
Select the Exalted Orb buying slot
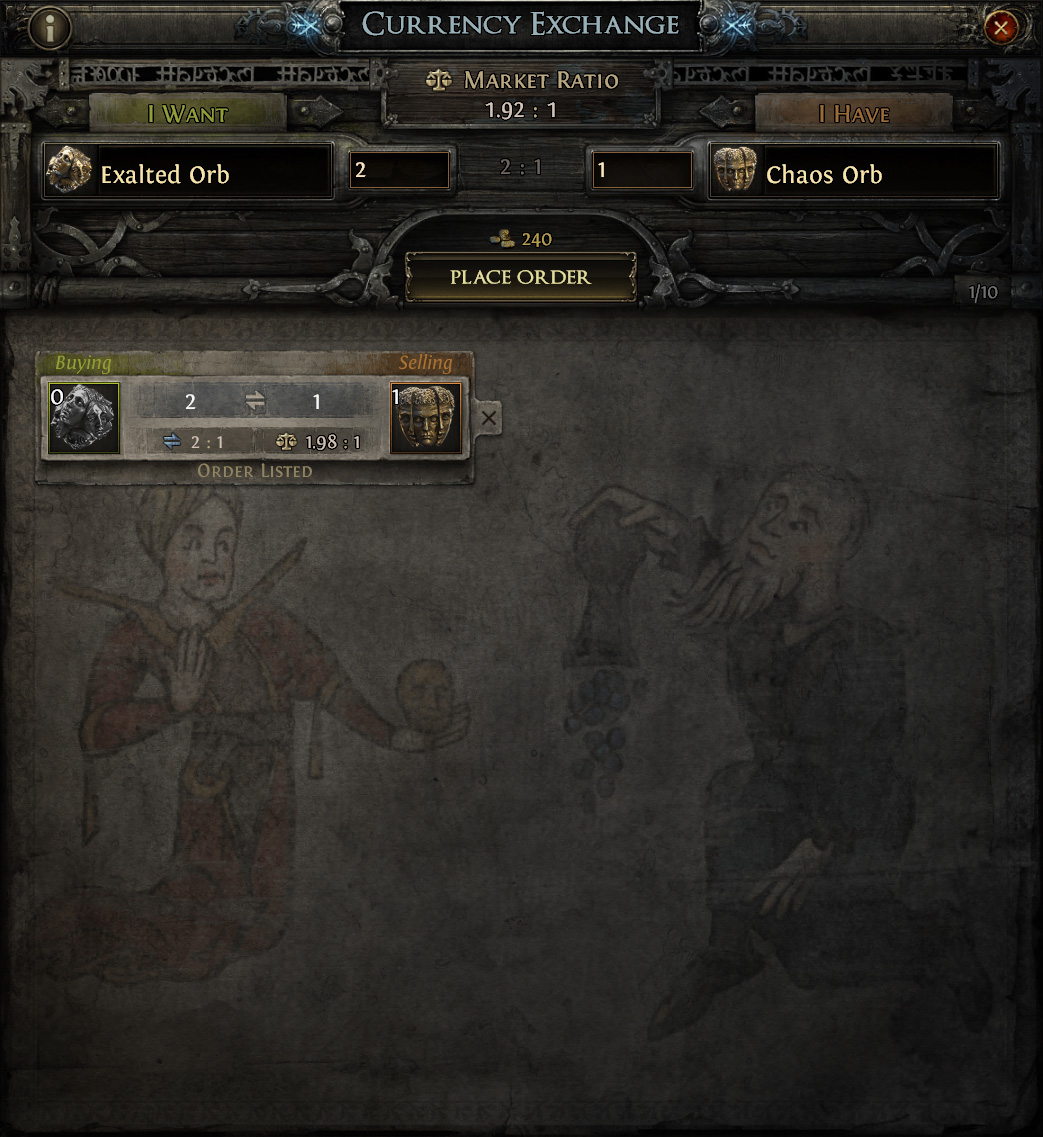coord(84,418)
